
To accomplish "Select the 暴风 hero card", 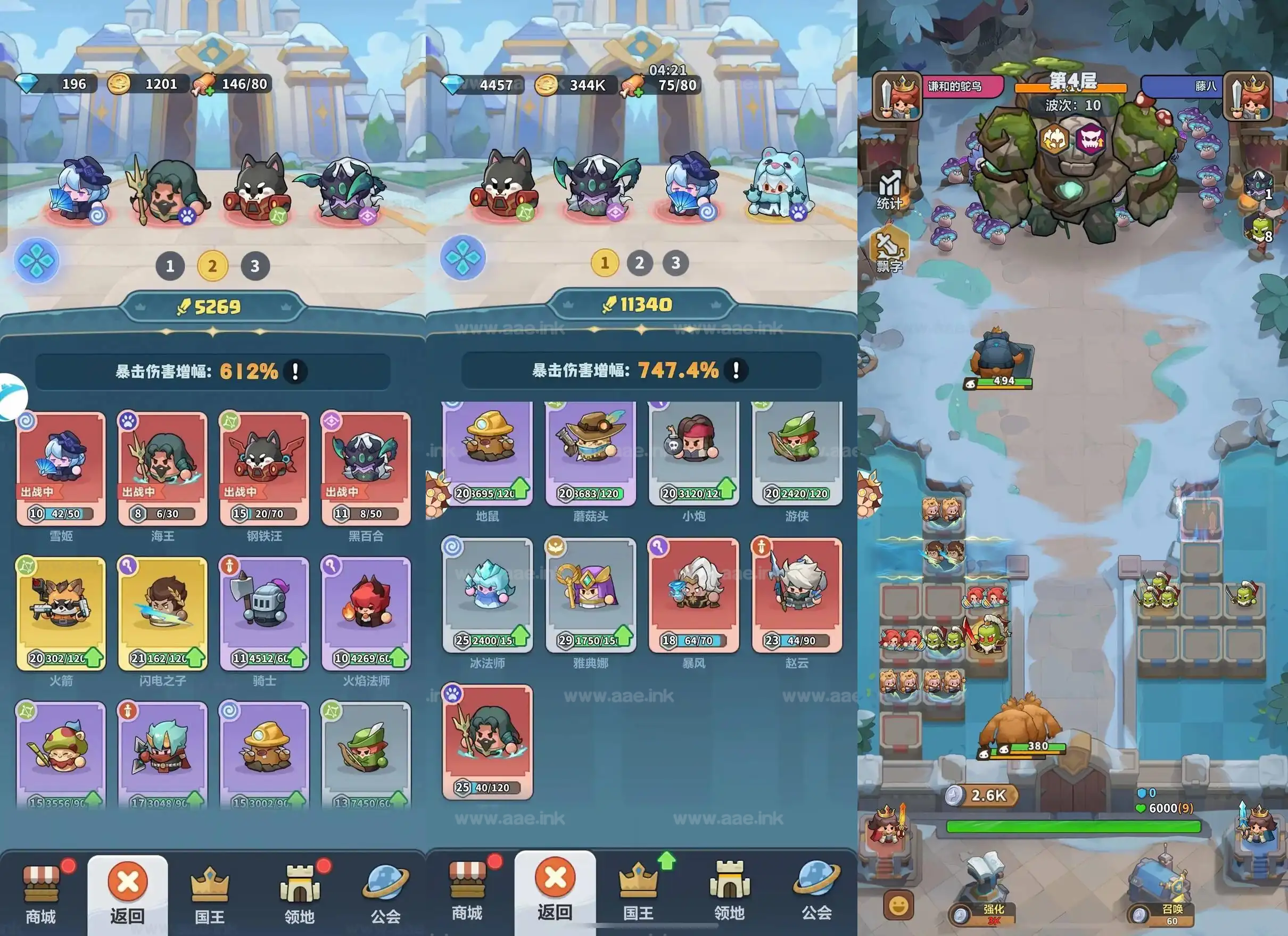I will (694, 595).
